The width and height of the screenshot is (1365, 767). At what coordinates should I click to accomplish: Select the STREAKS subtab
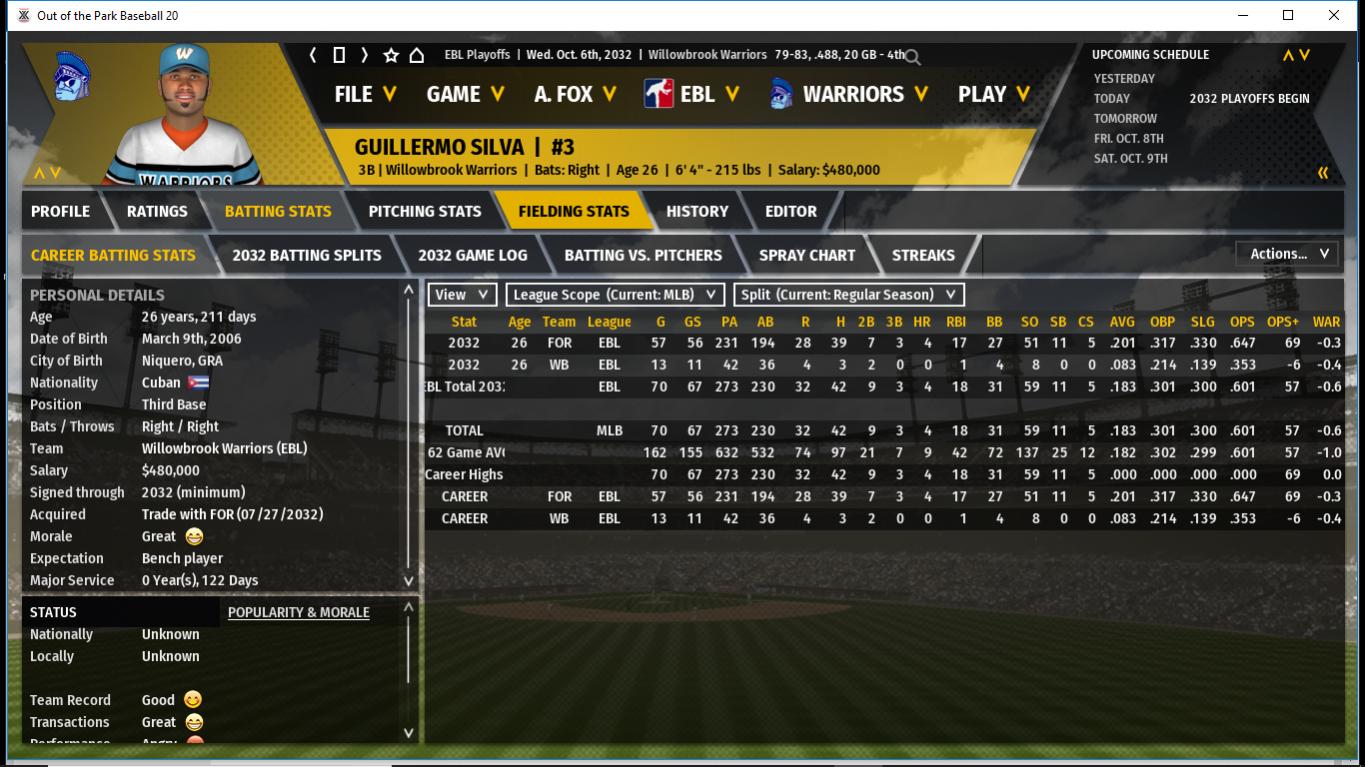pos(922,255)
